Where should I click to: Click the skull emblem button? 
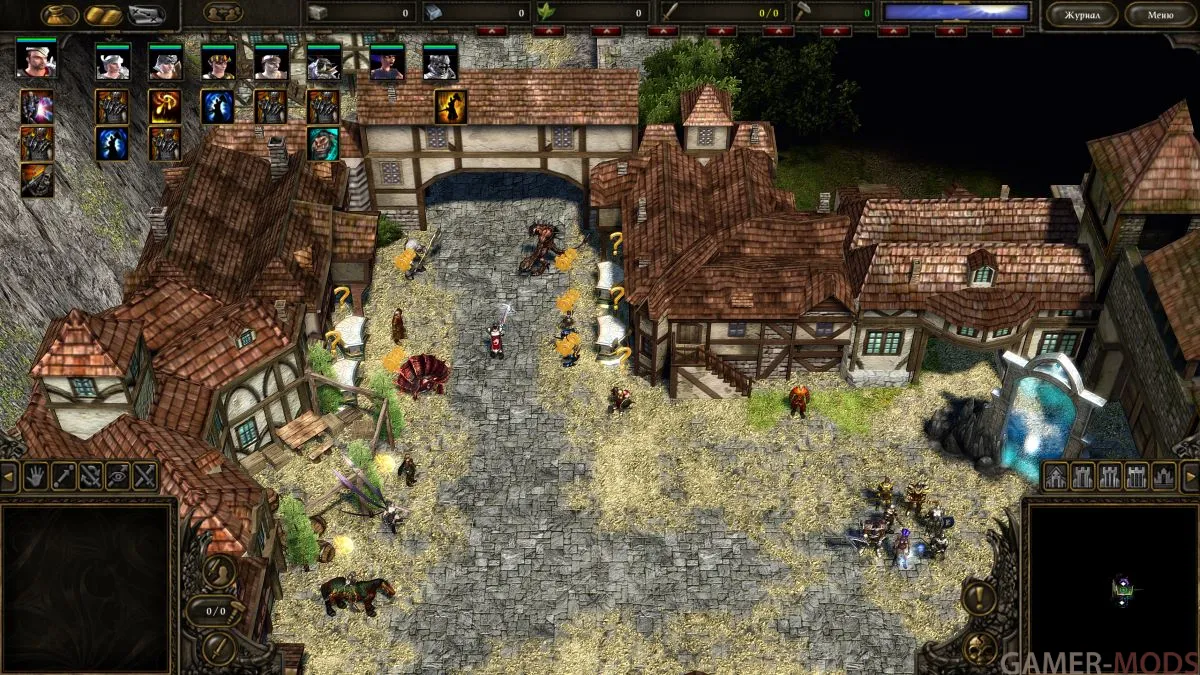pos(979,646)
